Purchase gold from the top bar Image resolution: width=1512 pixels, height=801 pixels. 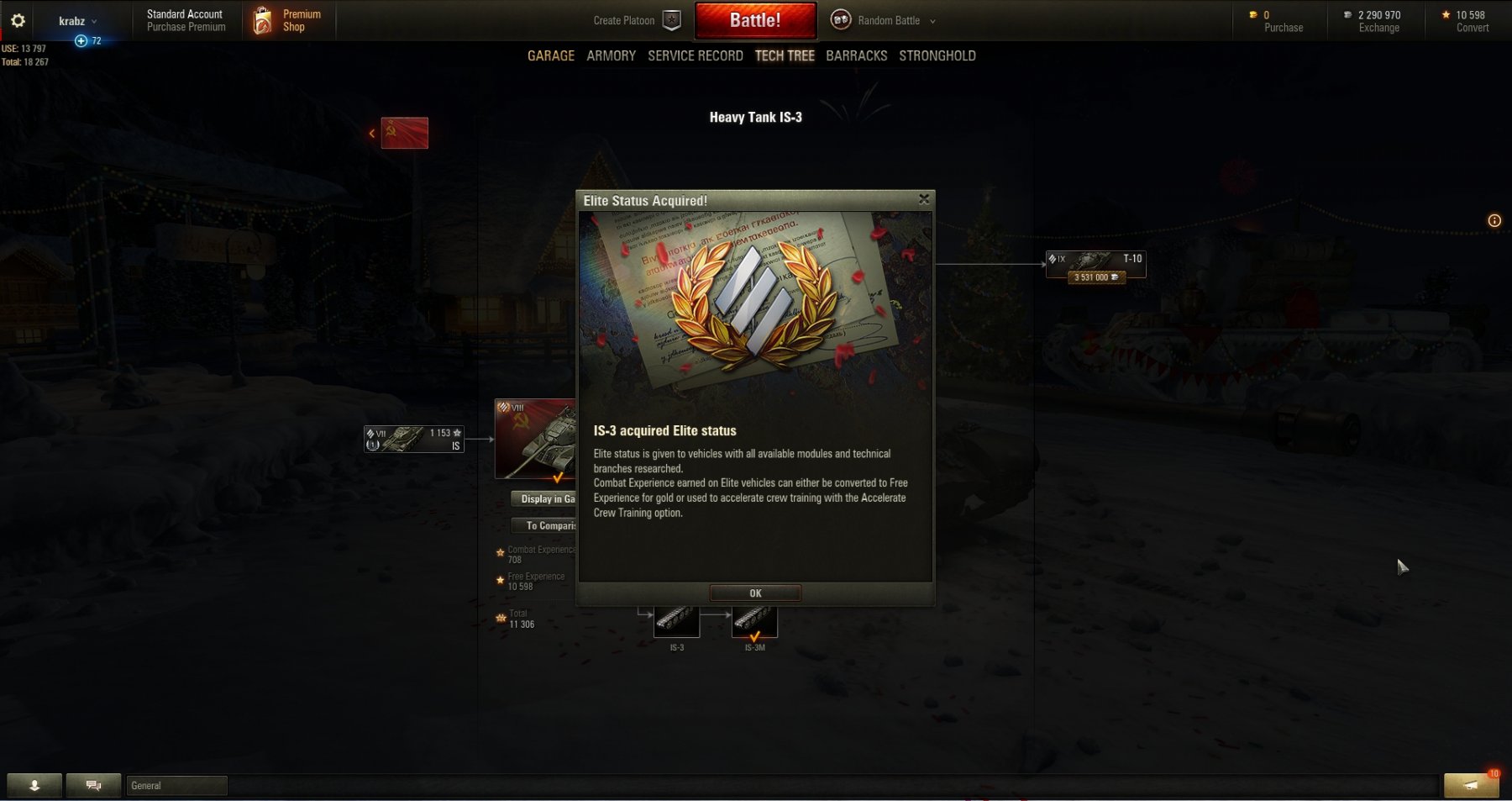pyautogui.click(x=1283, y=21)
